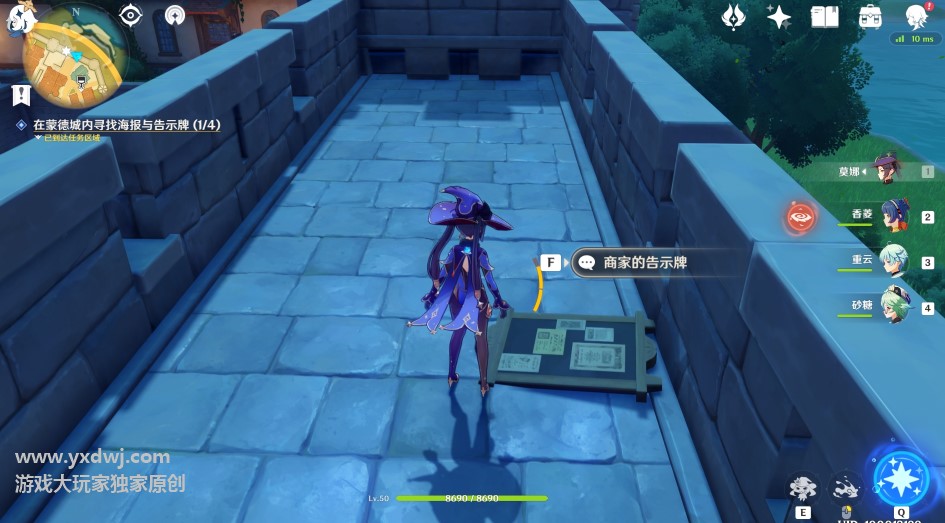Activate Mona's water sprint icon
This screenshot has width=945, height=523.
coord(846,487)
